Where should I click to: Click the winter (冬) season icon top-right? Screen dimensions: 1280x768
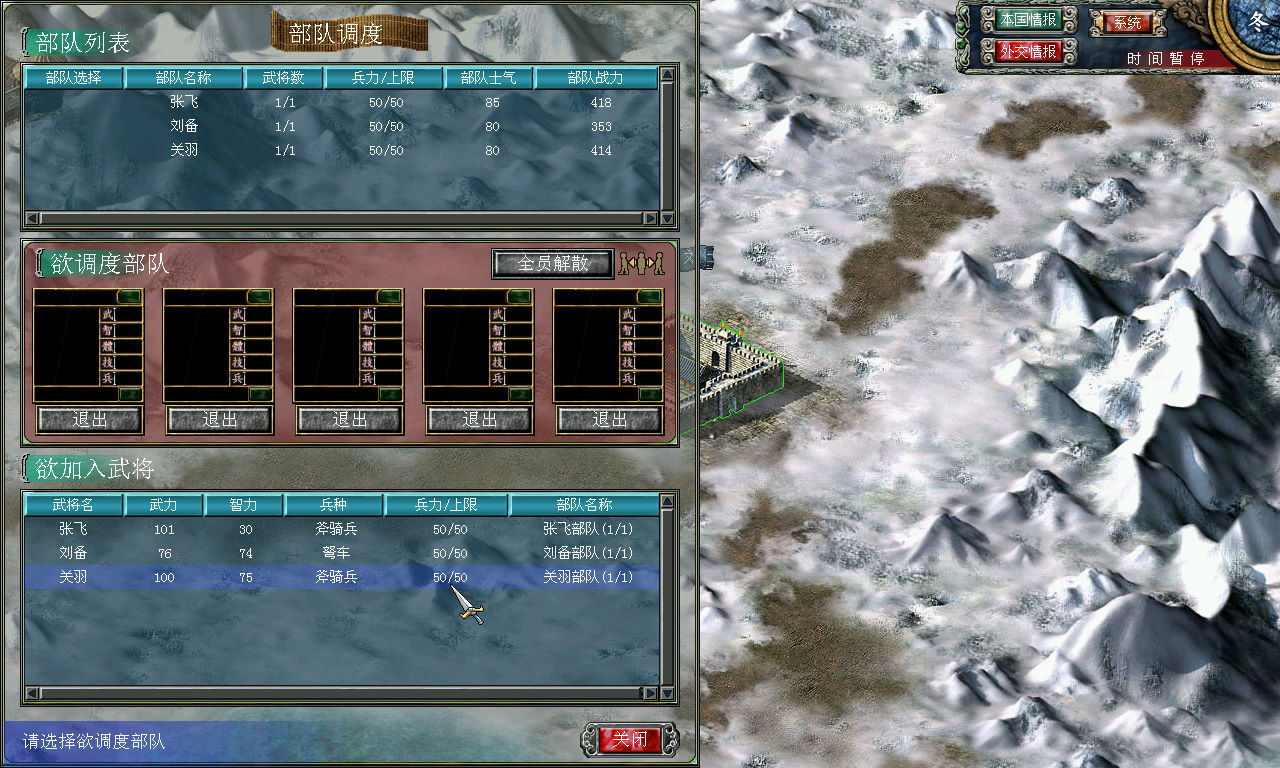click(1257, 22)
